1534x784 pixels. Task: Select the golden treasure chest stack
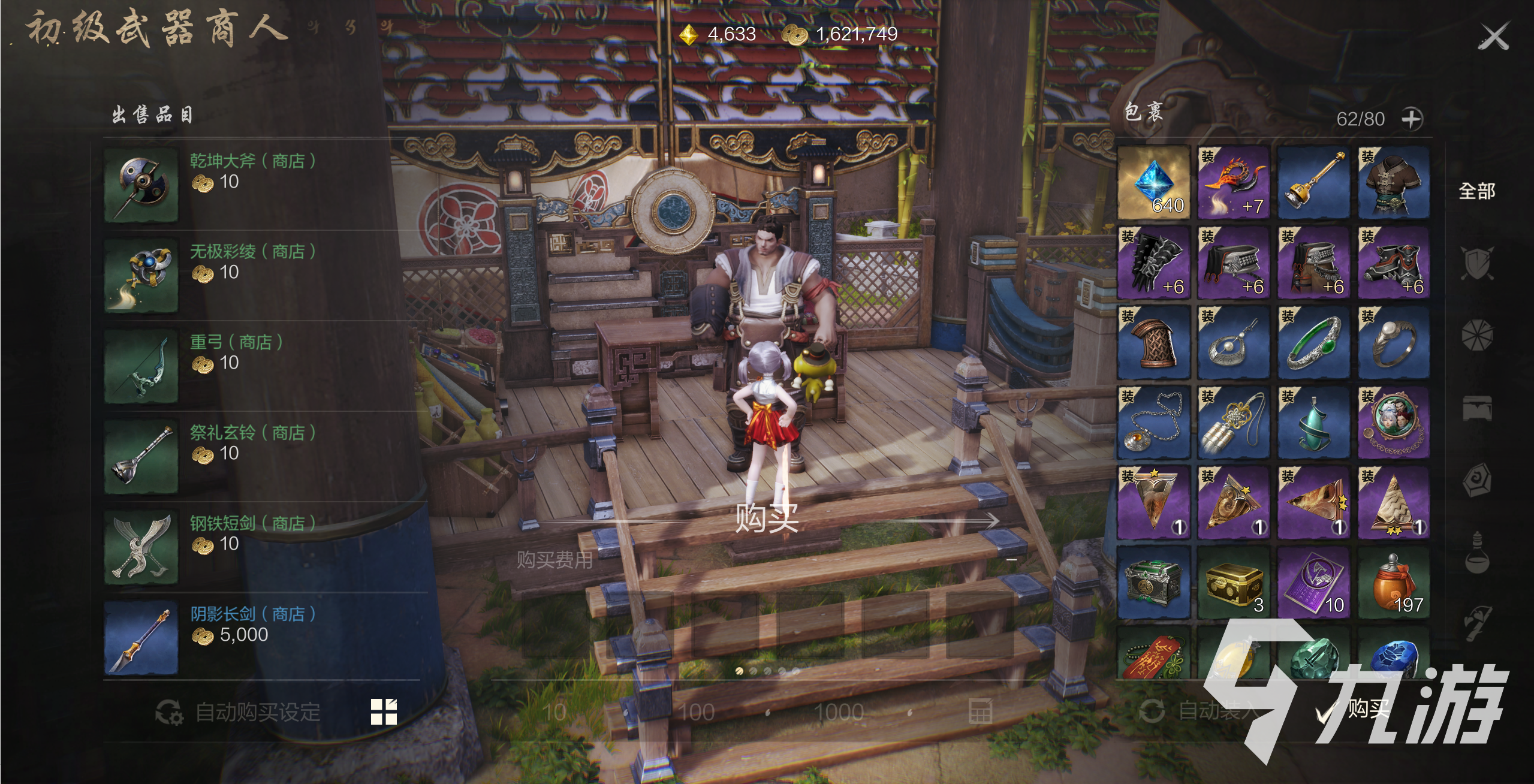click(x=1233, y=582)
